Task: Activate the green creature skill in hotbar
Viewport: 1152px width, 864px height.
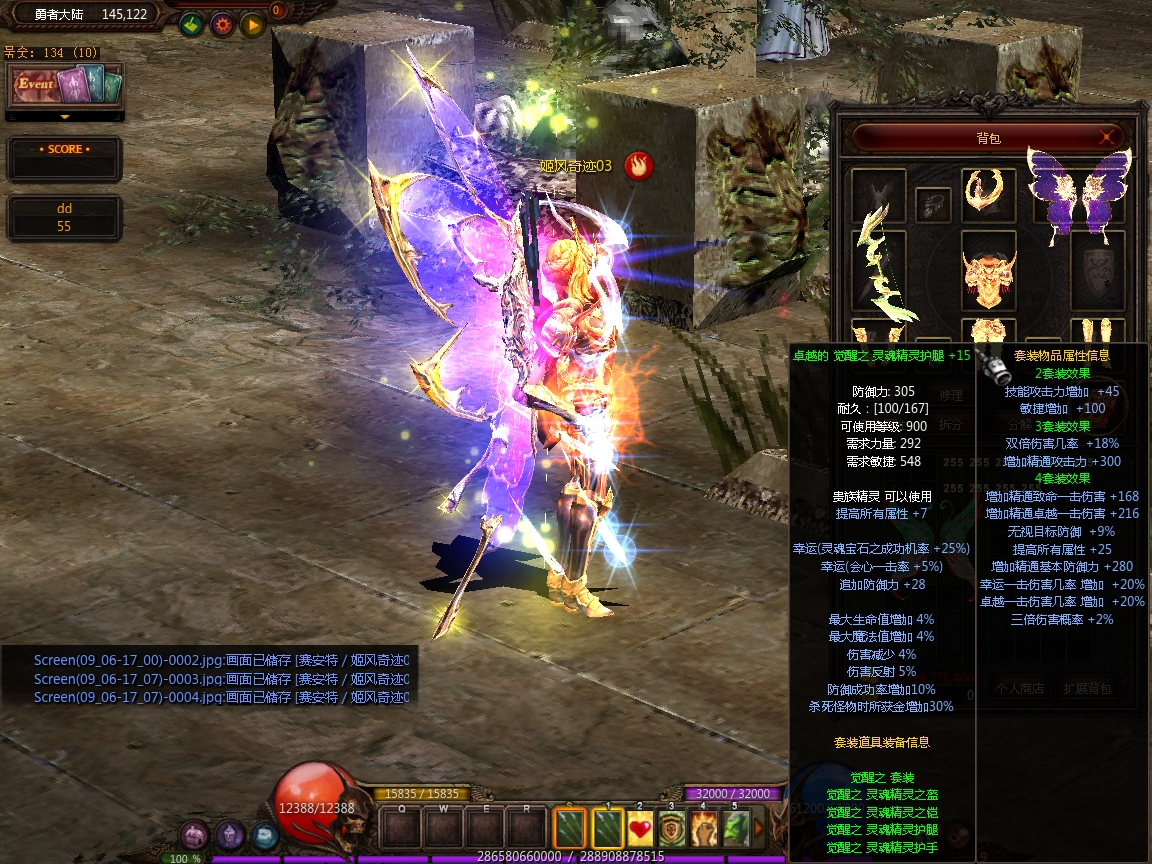Action: [736, 828]
